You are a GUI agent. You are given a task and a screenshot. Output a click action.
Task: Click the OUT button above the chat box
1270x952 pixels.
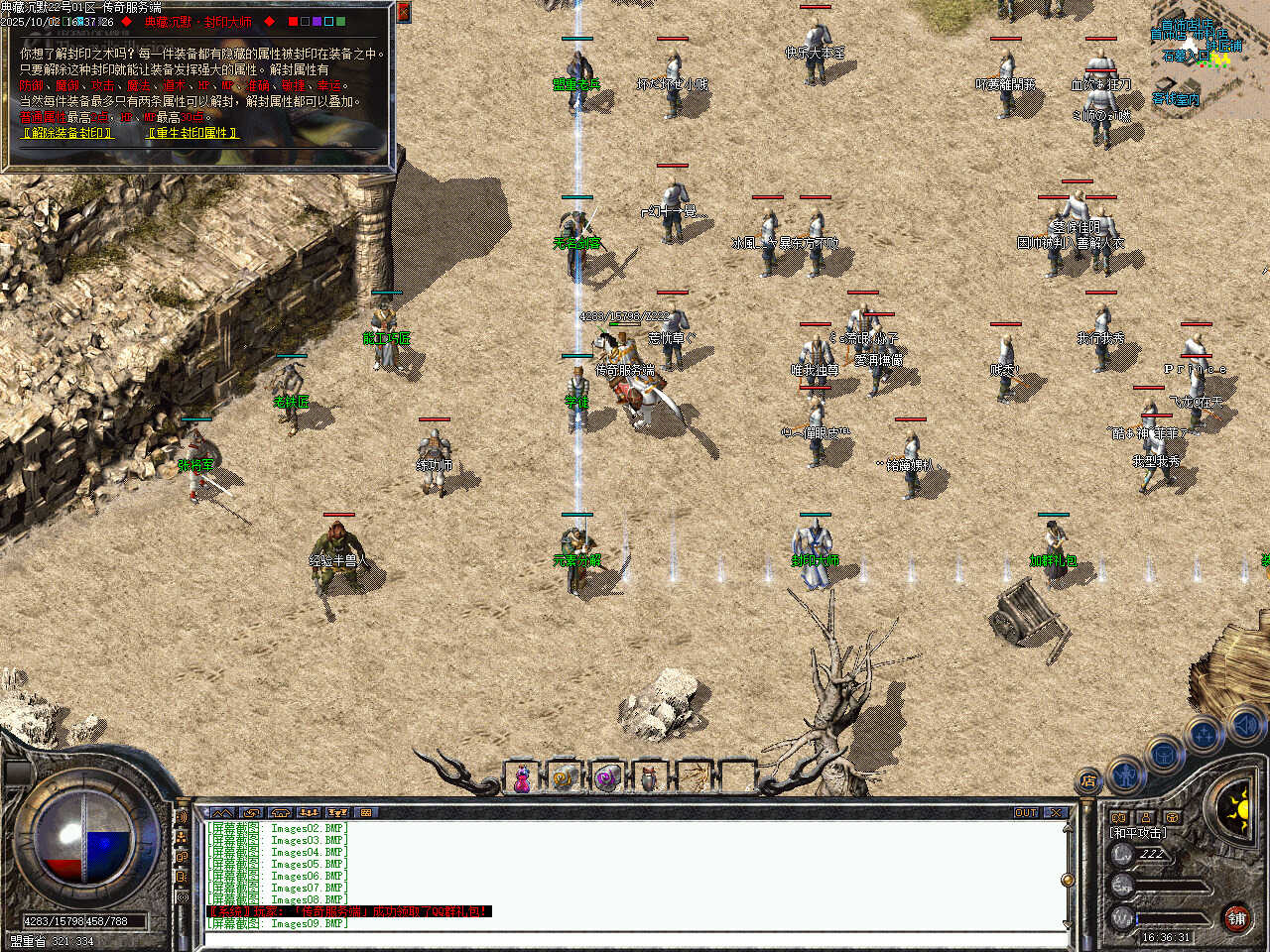tap(1025, 812)
